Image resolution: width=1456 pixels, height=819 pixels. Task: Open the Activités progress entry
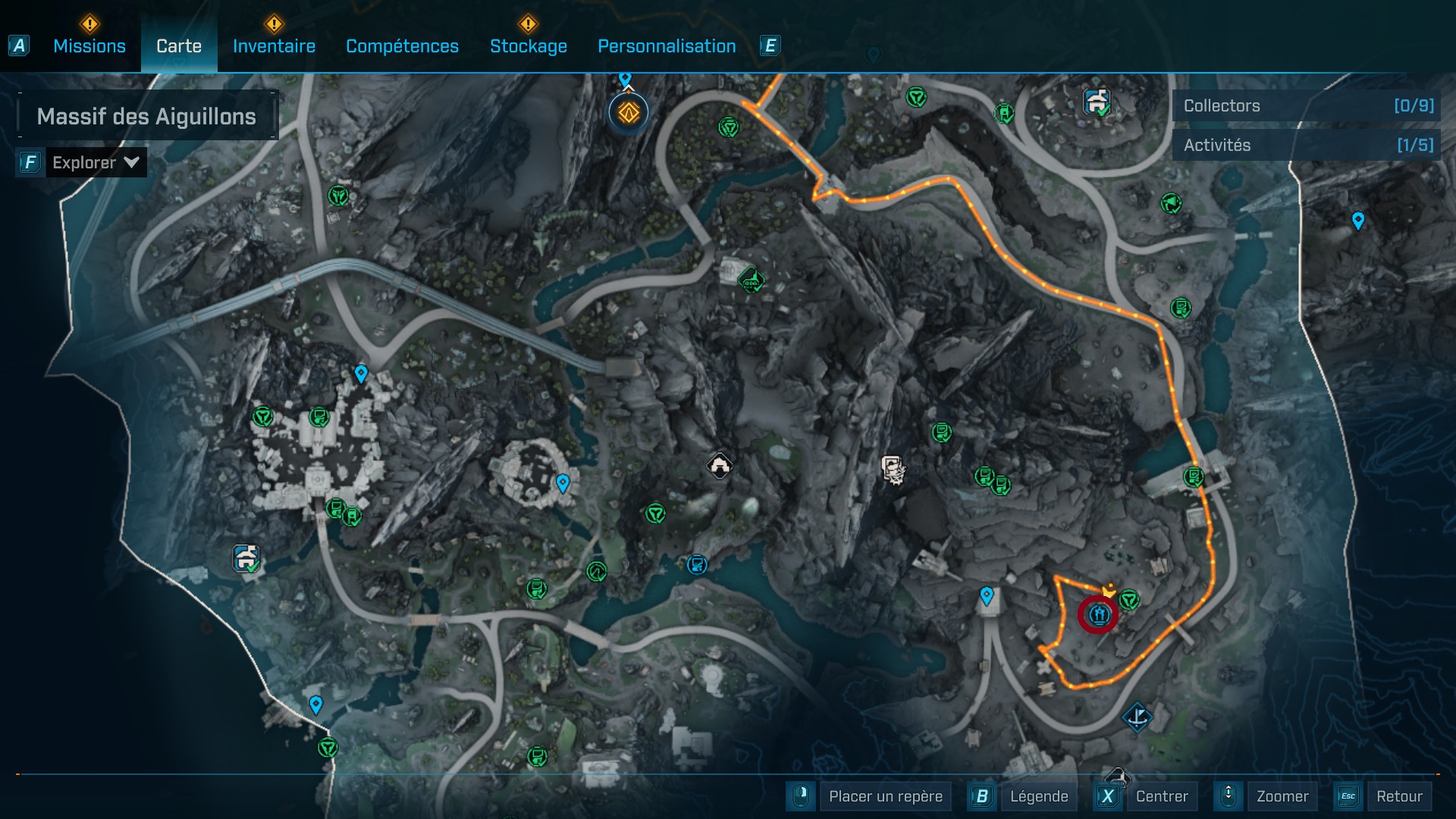(1307, 145)
